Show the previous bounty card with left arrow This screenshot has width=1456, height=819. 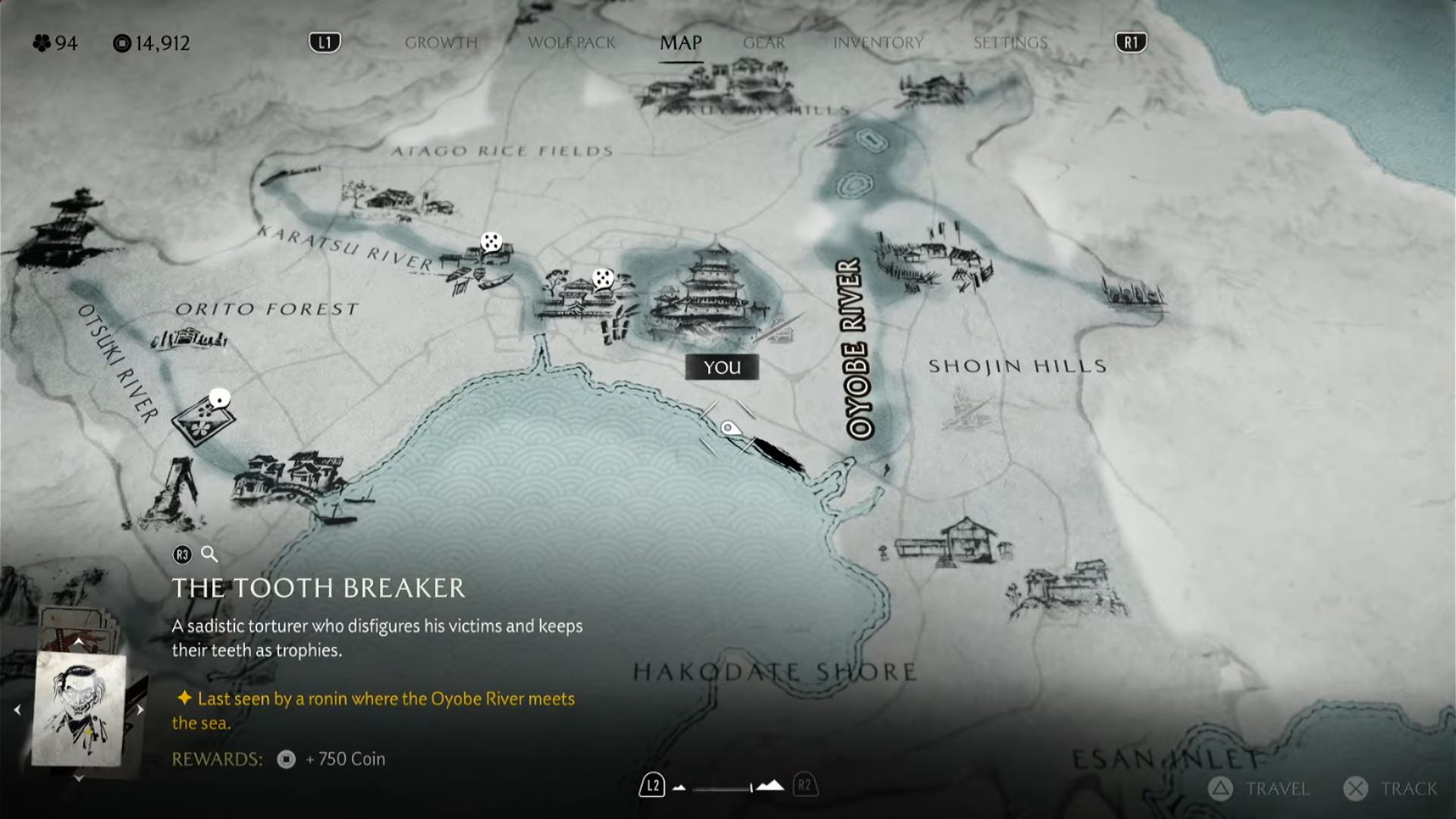(x=17, y=710)
